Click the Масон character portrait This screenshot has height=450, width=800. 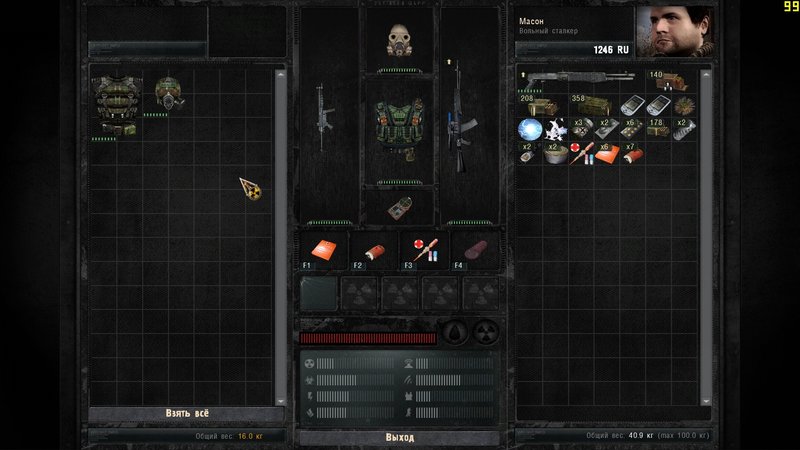click(x=675, y=32)
